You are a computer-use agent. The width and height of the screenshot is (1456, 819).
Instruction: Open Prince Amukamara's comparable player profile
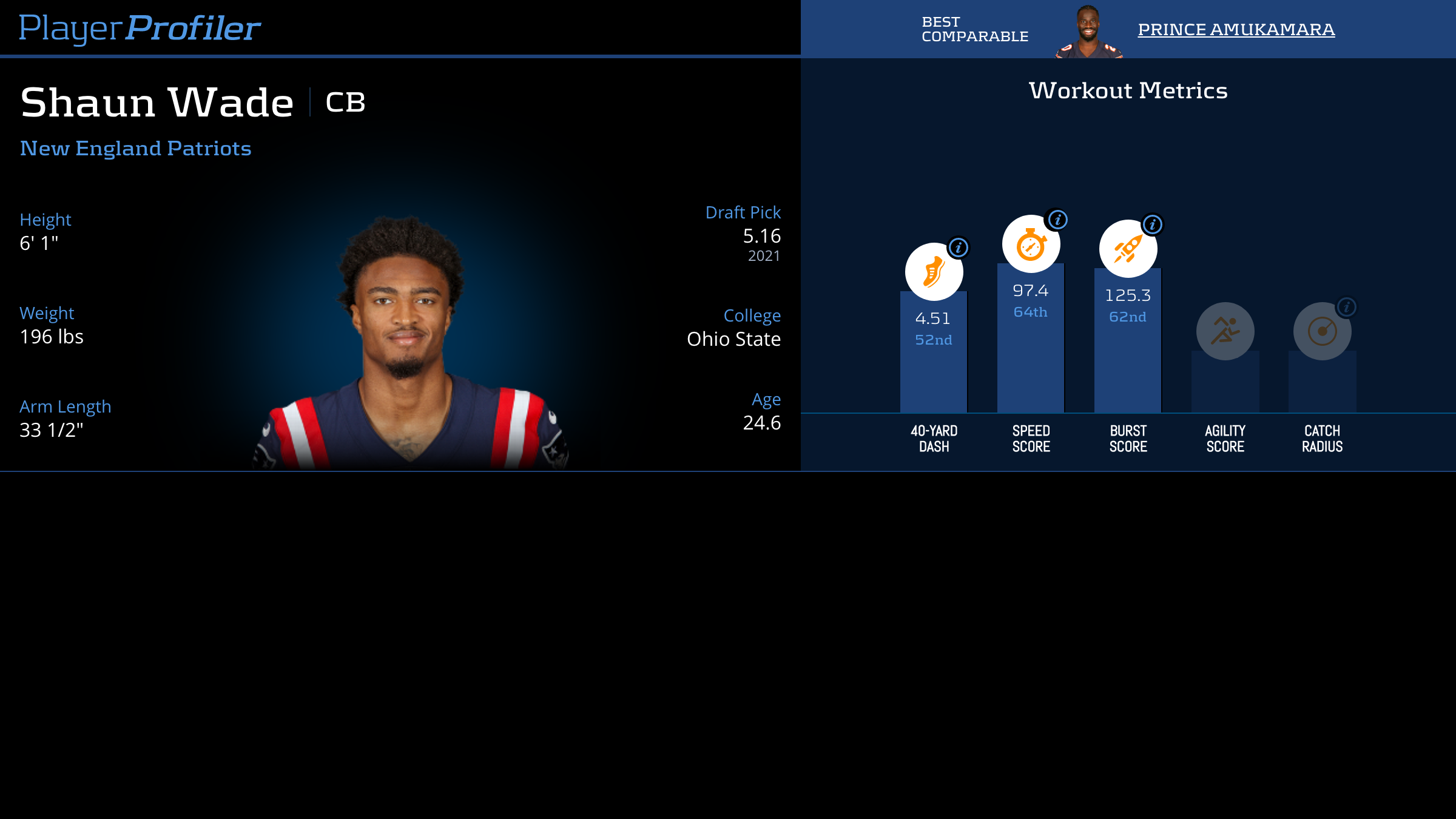click(x=1236, y=29)
